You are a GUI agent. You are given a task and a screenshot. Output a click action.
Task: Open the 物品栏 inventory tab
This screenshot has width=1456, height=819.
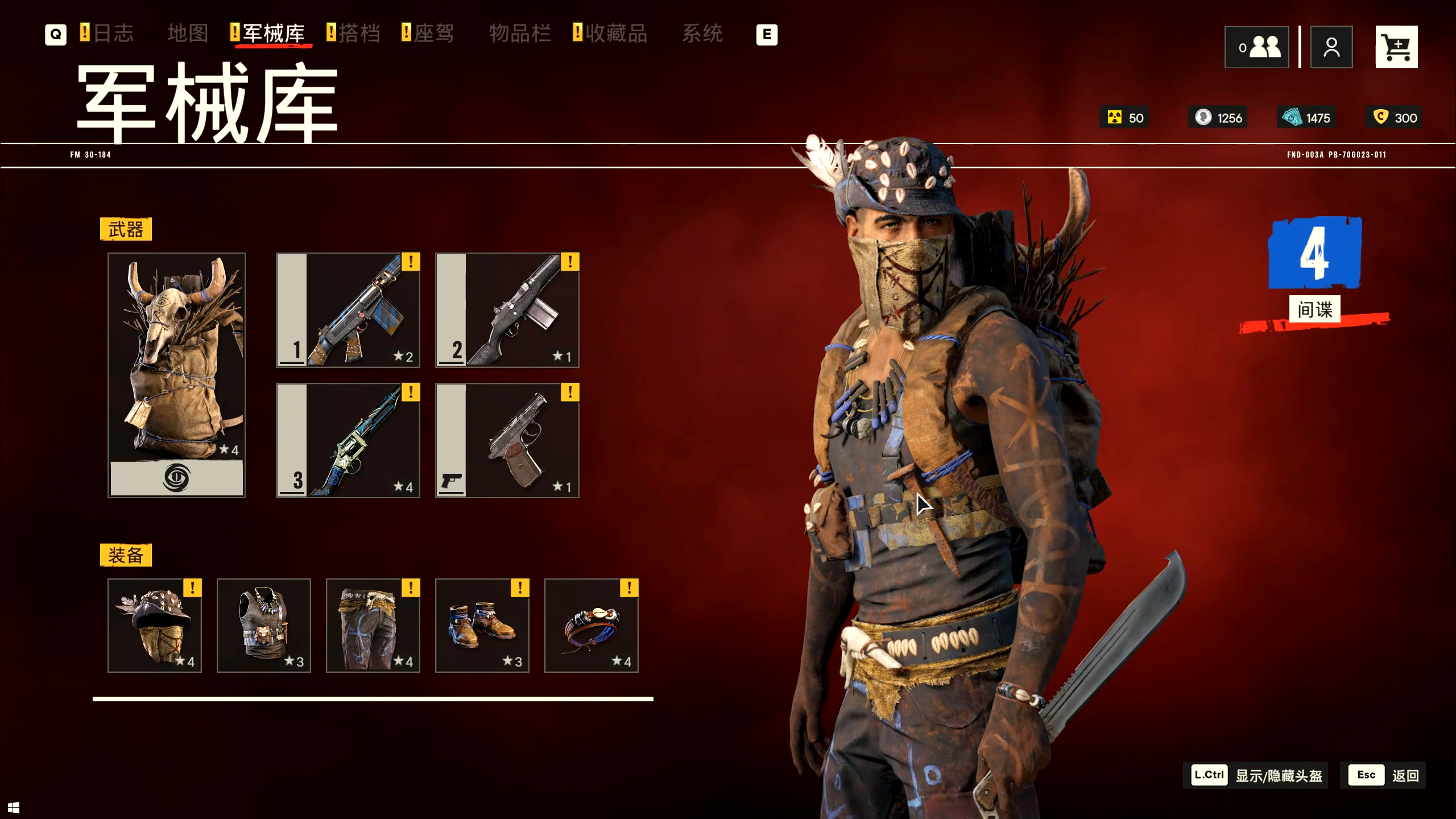click(520, 34)
